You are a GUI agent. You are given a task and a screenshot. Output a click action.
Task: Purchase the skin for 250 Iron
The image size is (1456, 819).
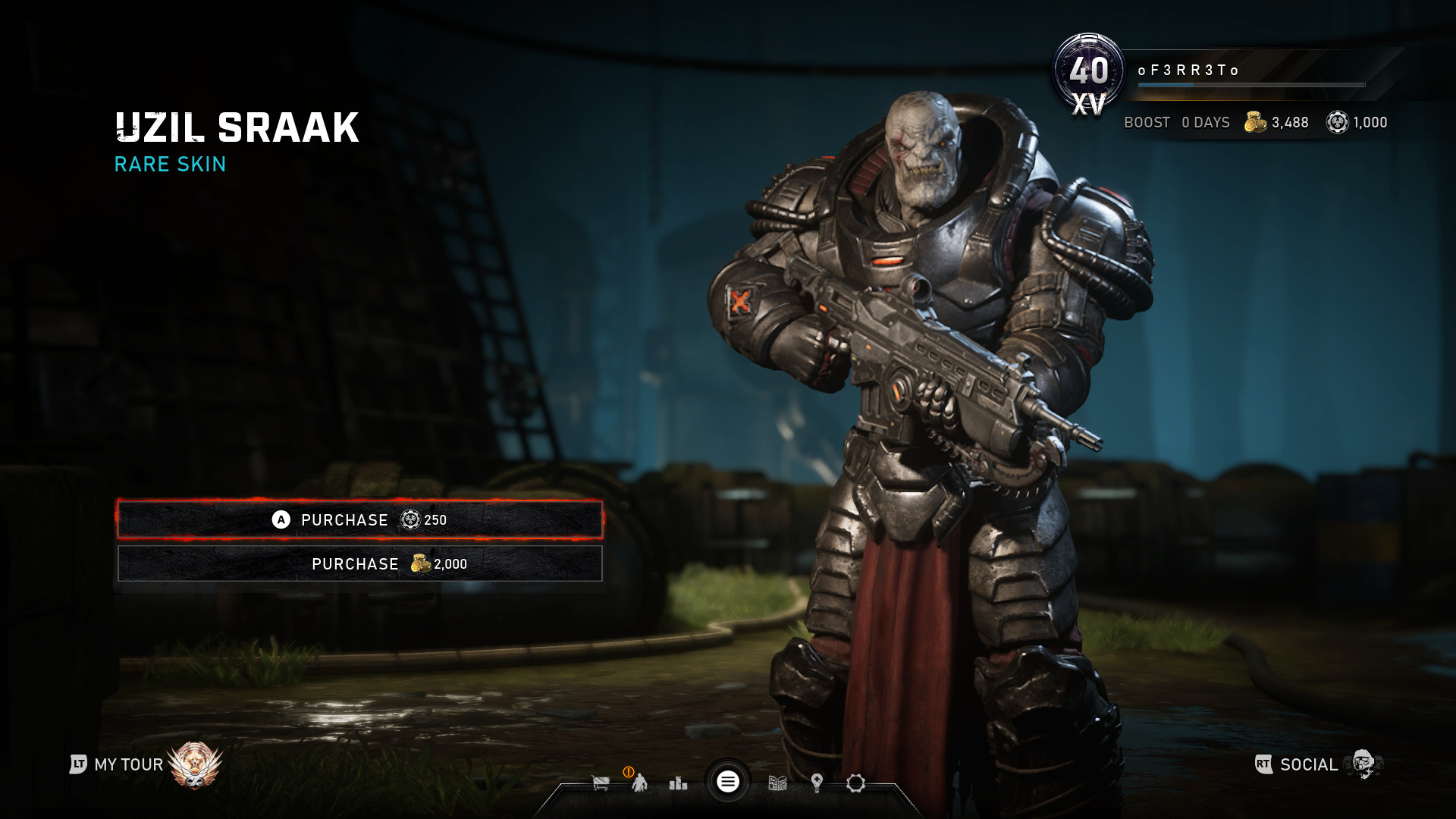click(359, 519)
